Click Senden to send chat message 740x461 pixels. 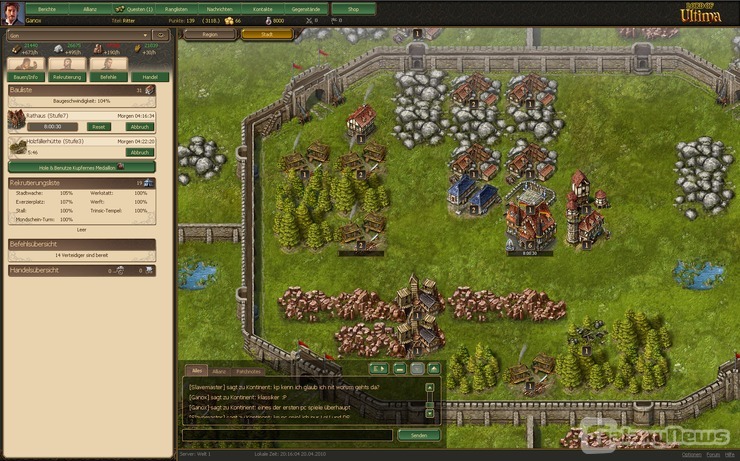tap(418, 435)
